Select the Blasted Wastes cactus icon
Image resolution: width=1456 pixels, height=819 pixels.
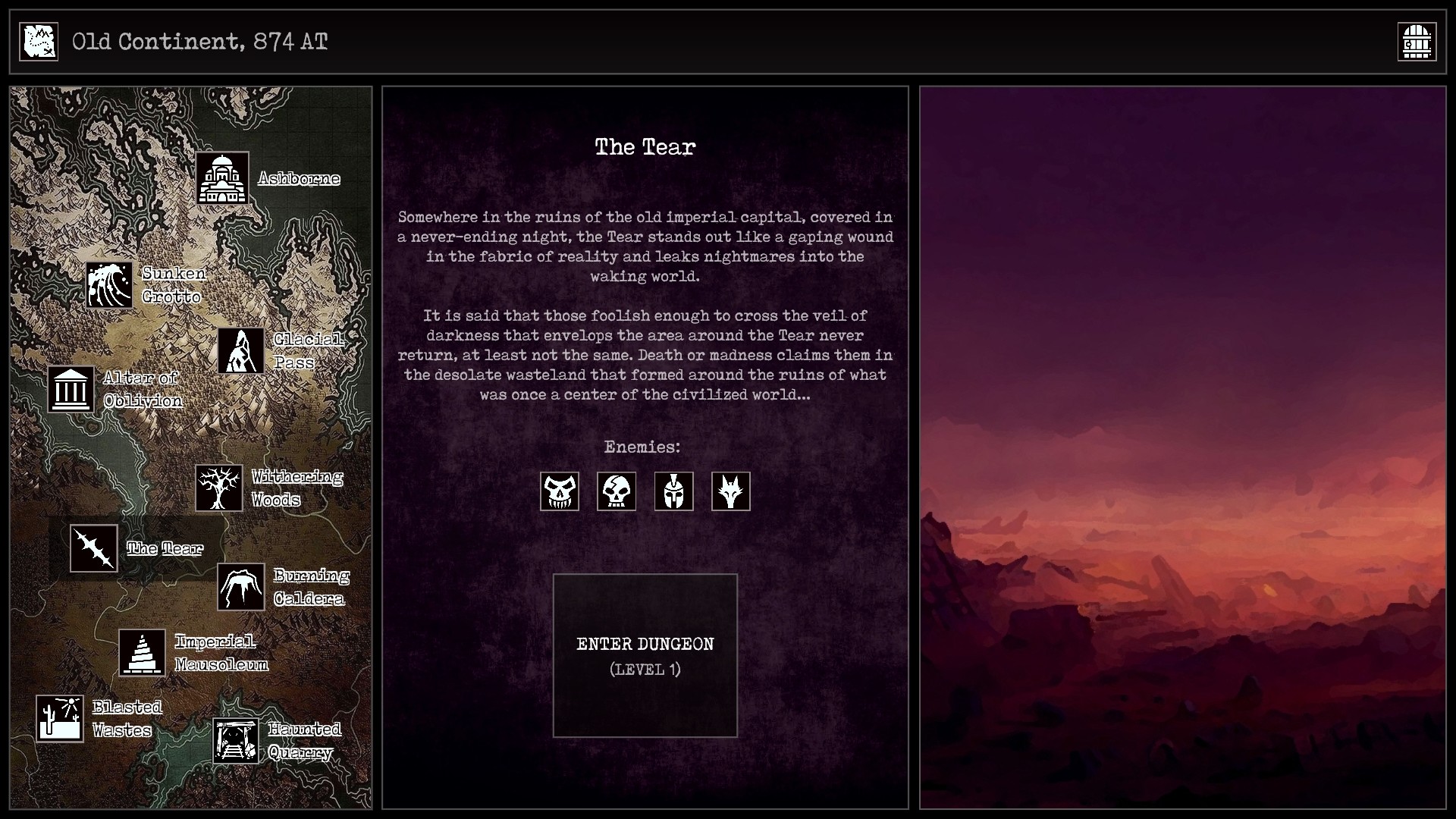(x=61, y=718)
